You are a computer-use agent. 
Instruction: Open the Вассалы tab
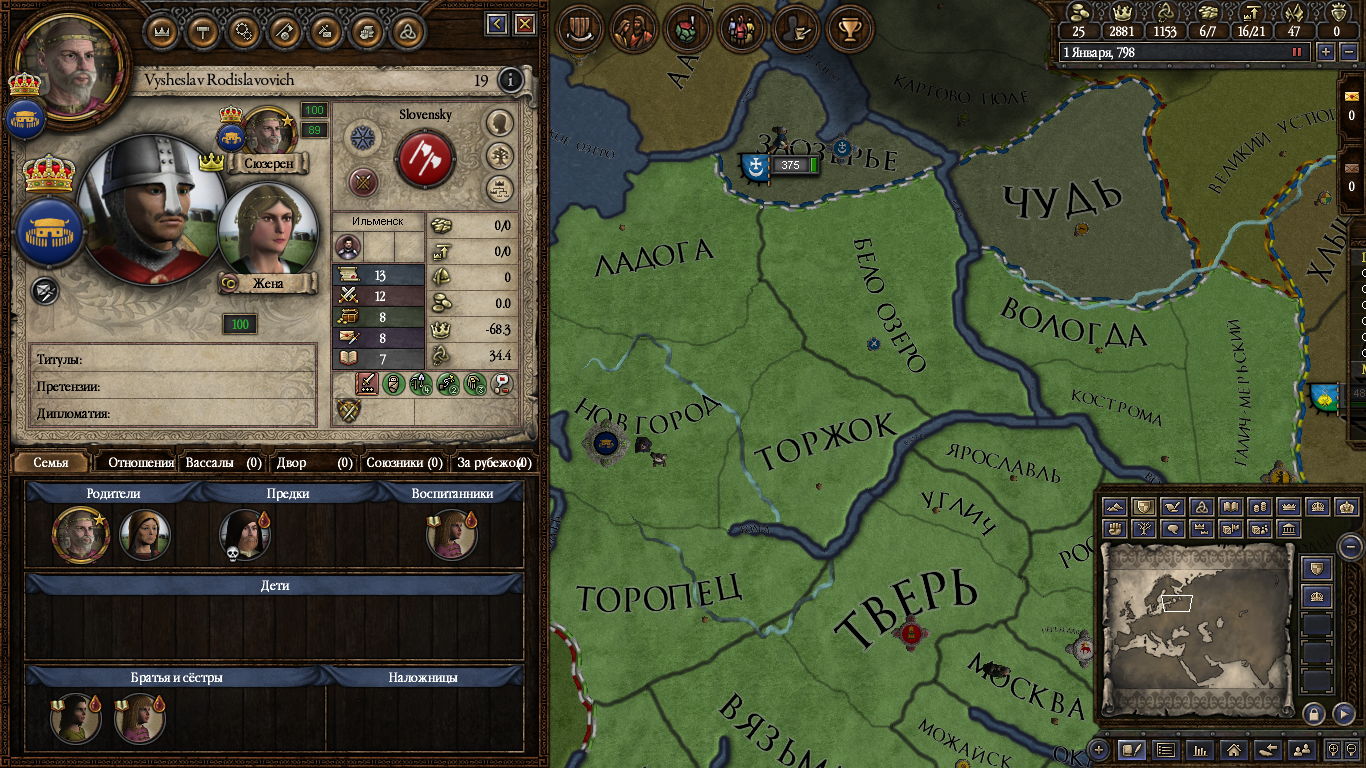click(223, 463)
